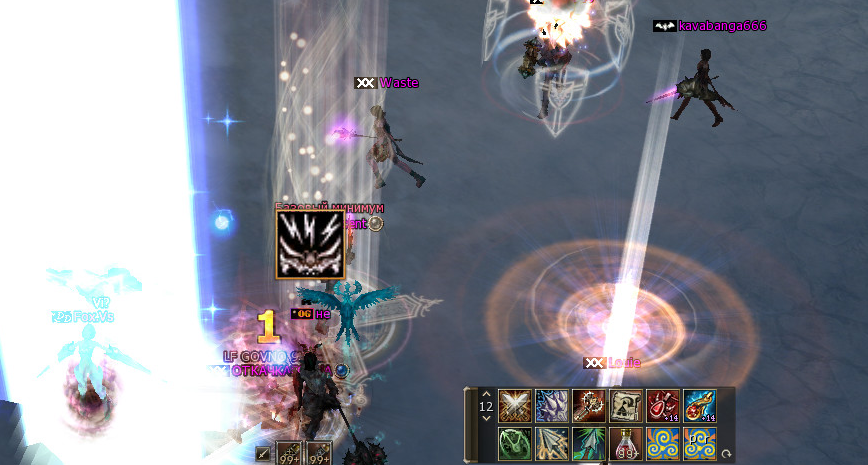Drink the red potion with 99+ count
Image resolution: width=868 pixels, height=465 pixels.
(626, 443)
